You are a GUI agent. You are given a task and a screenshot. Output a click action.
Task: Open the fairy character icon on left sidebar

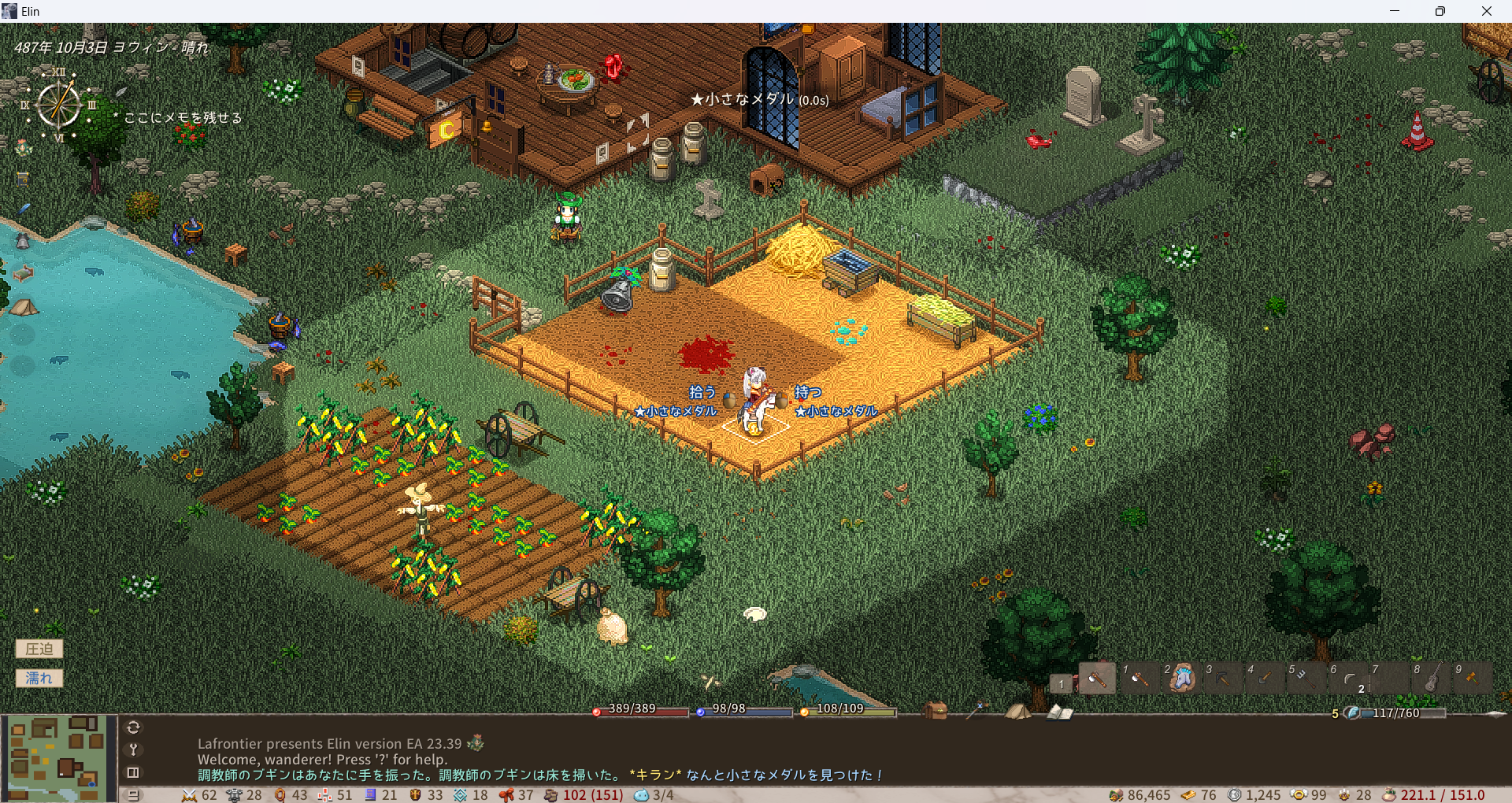(23, 148)
